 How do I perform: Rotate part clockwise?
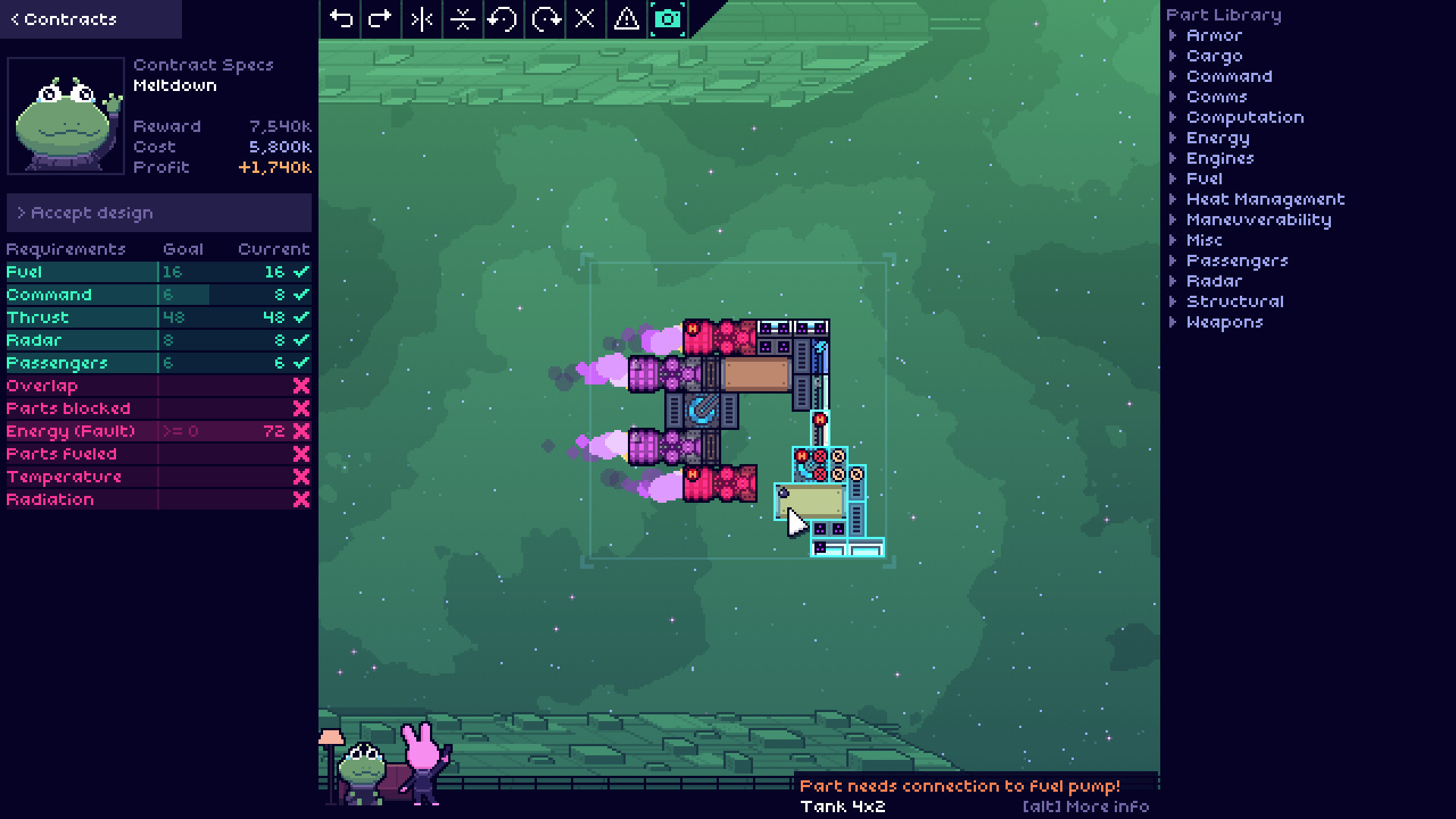click(545, 19)
